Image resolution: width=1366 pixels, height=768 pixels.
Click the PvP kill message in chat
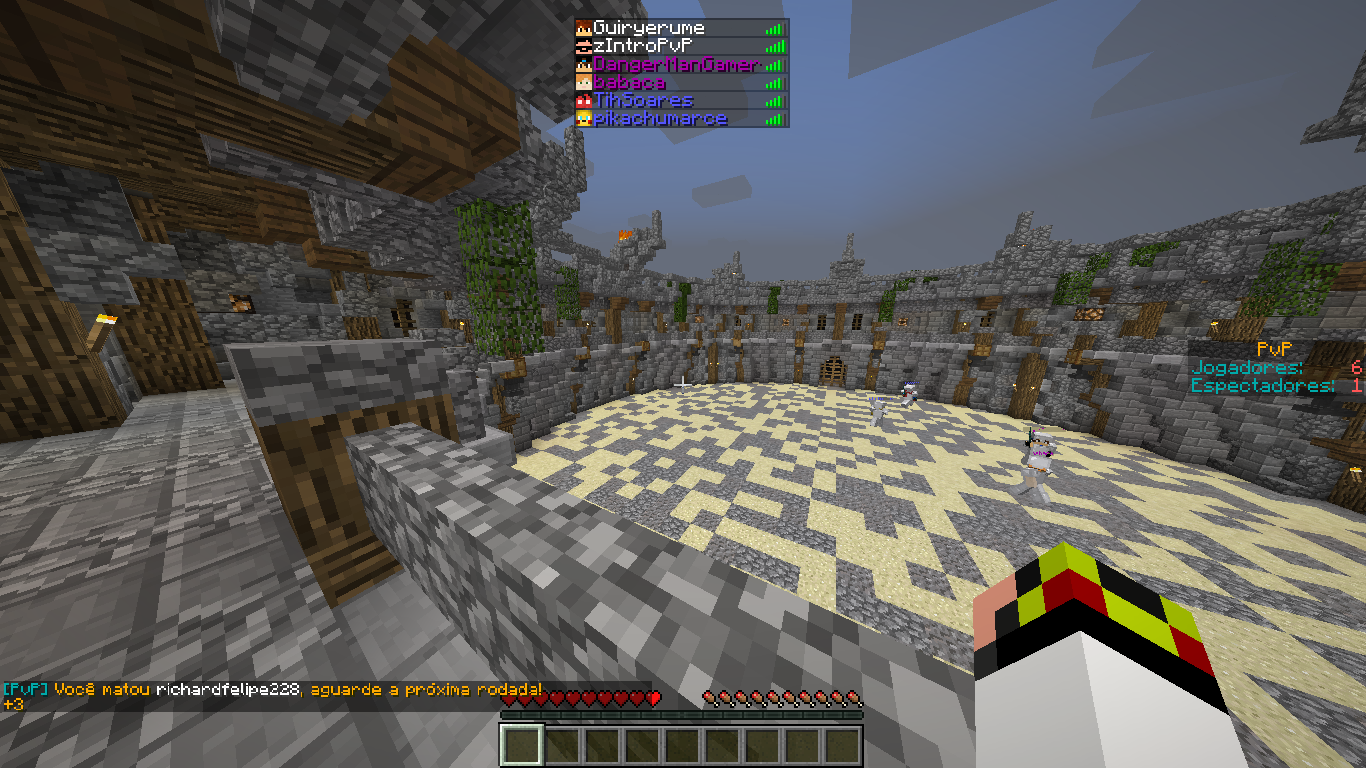coord(273,689)
